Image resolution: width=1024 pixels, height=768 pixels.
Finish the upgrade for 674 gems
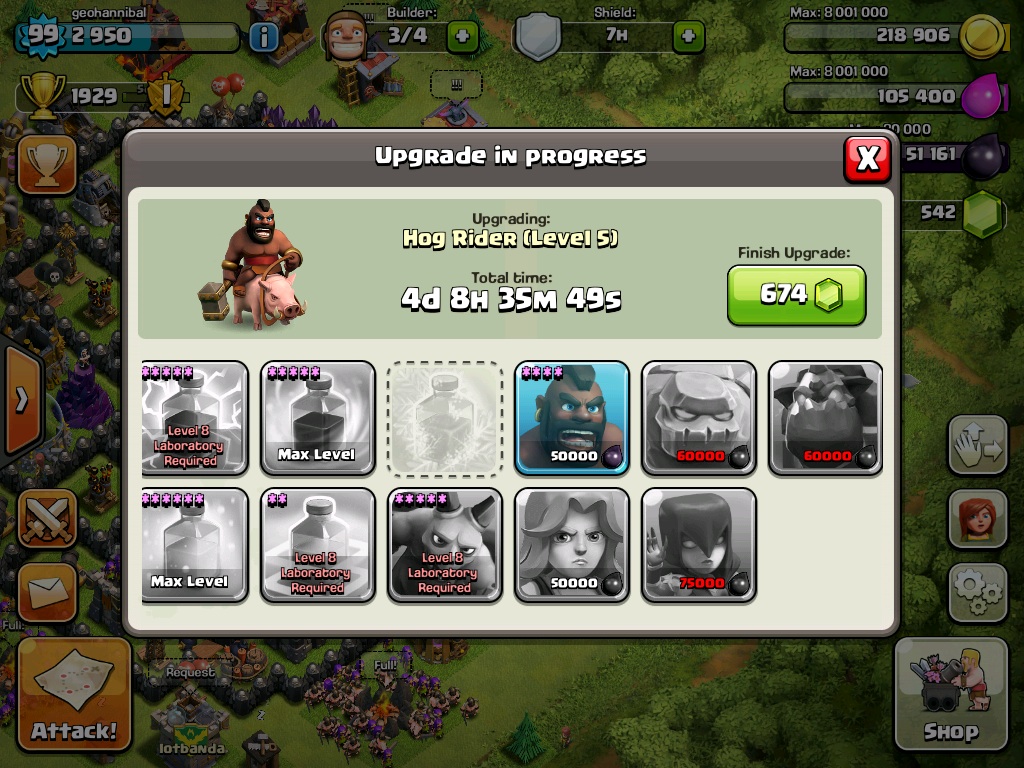coord(796,295)
